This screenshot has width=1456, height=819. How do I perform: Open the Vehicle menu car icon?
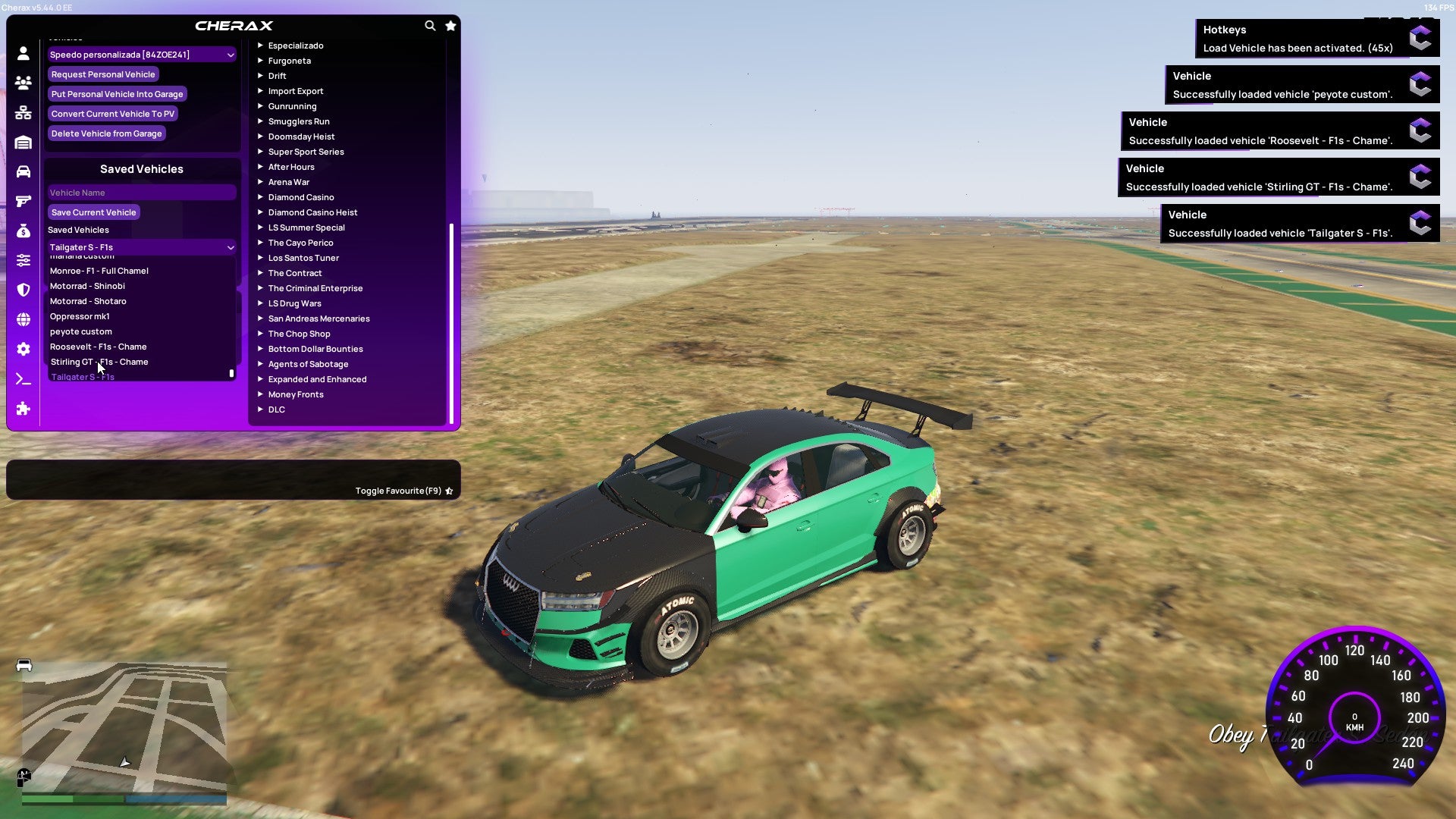coord(23,171)
